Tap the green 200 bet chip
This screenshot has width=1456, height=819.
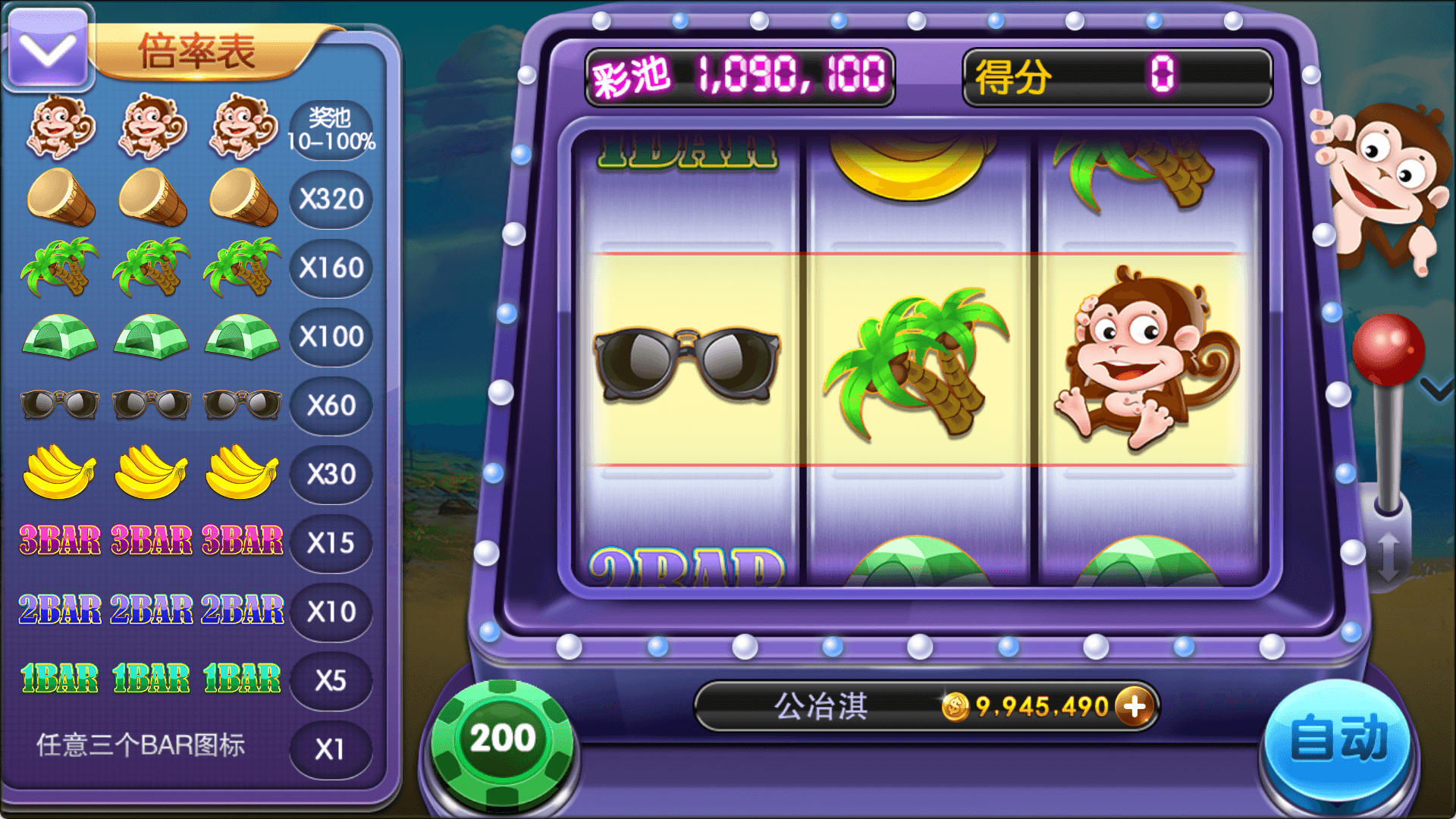(x=502, y=739)
